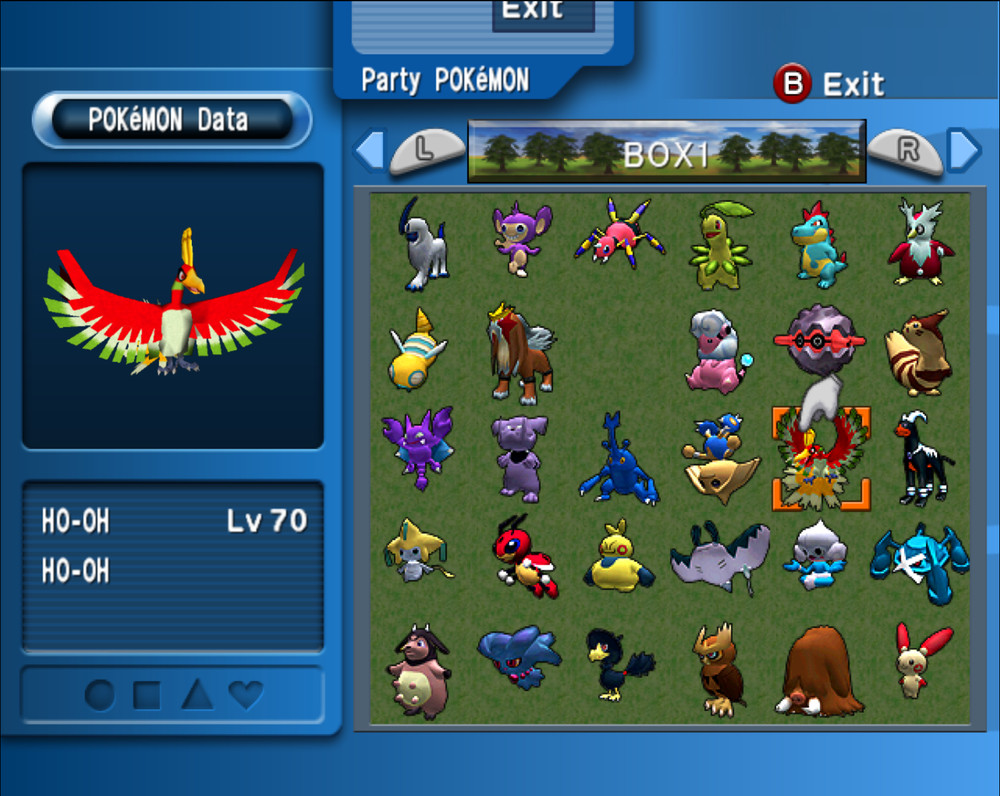Pick Houndoom in the box

coord(920,458)
